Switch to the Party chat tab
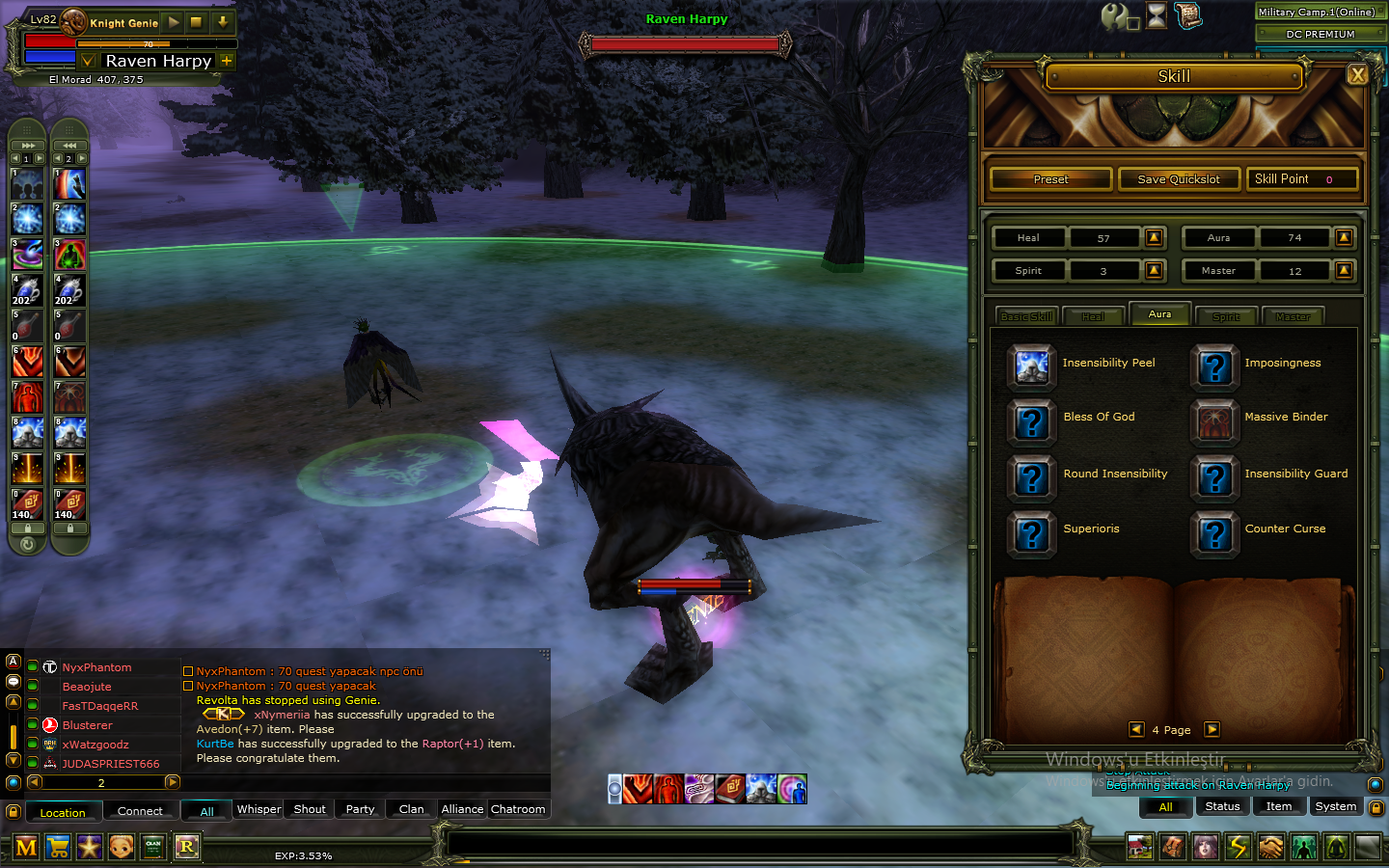 [x=360, y=809]
